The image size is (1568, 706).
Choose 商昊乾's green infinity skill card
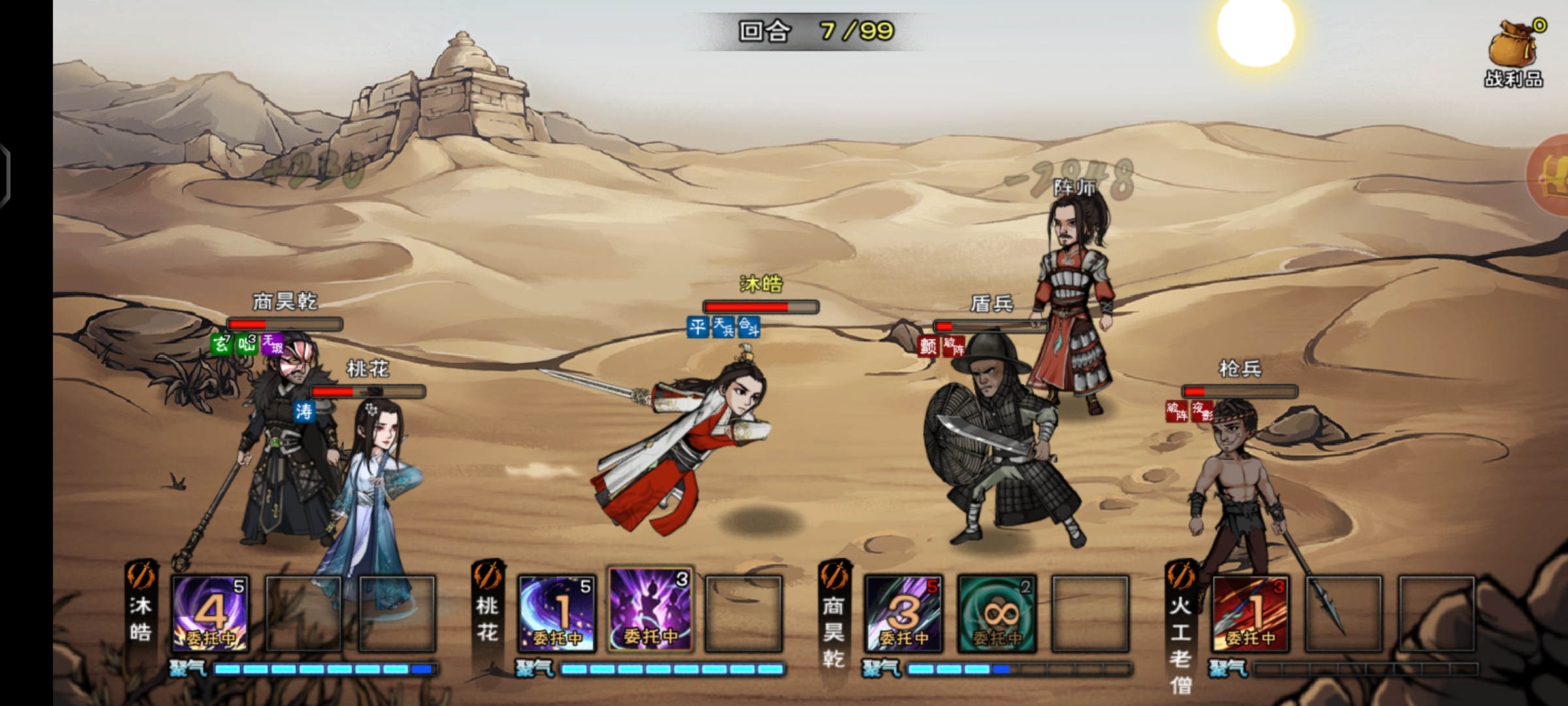[x=997, y=613]
